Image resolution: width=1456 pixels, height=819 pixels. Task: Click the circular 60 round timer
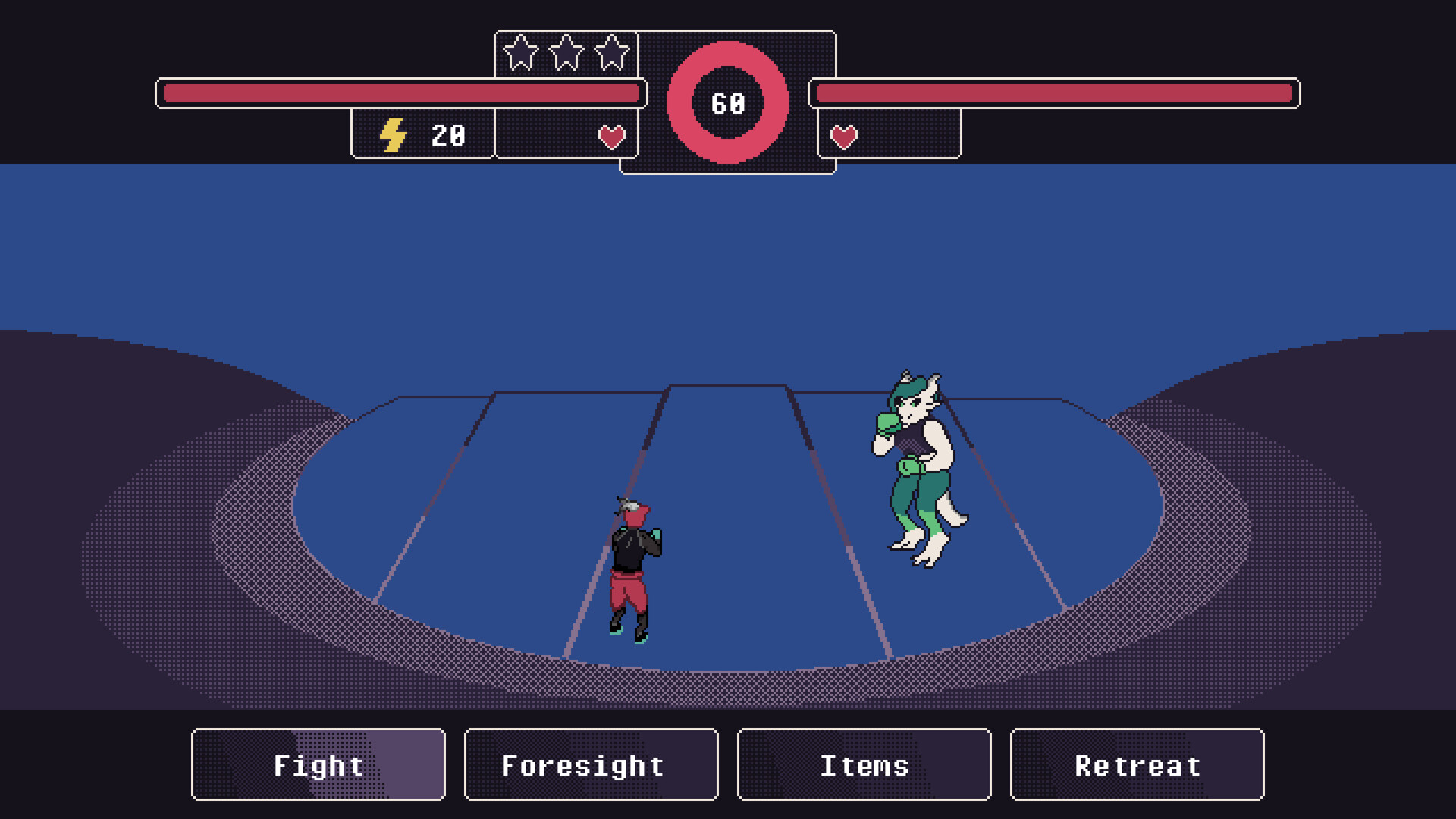click(x=728, y=102)
